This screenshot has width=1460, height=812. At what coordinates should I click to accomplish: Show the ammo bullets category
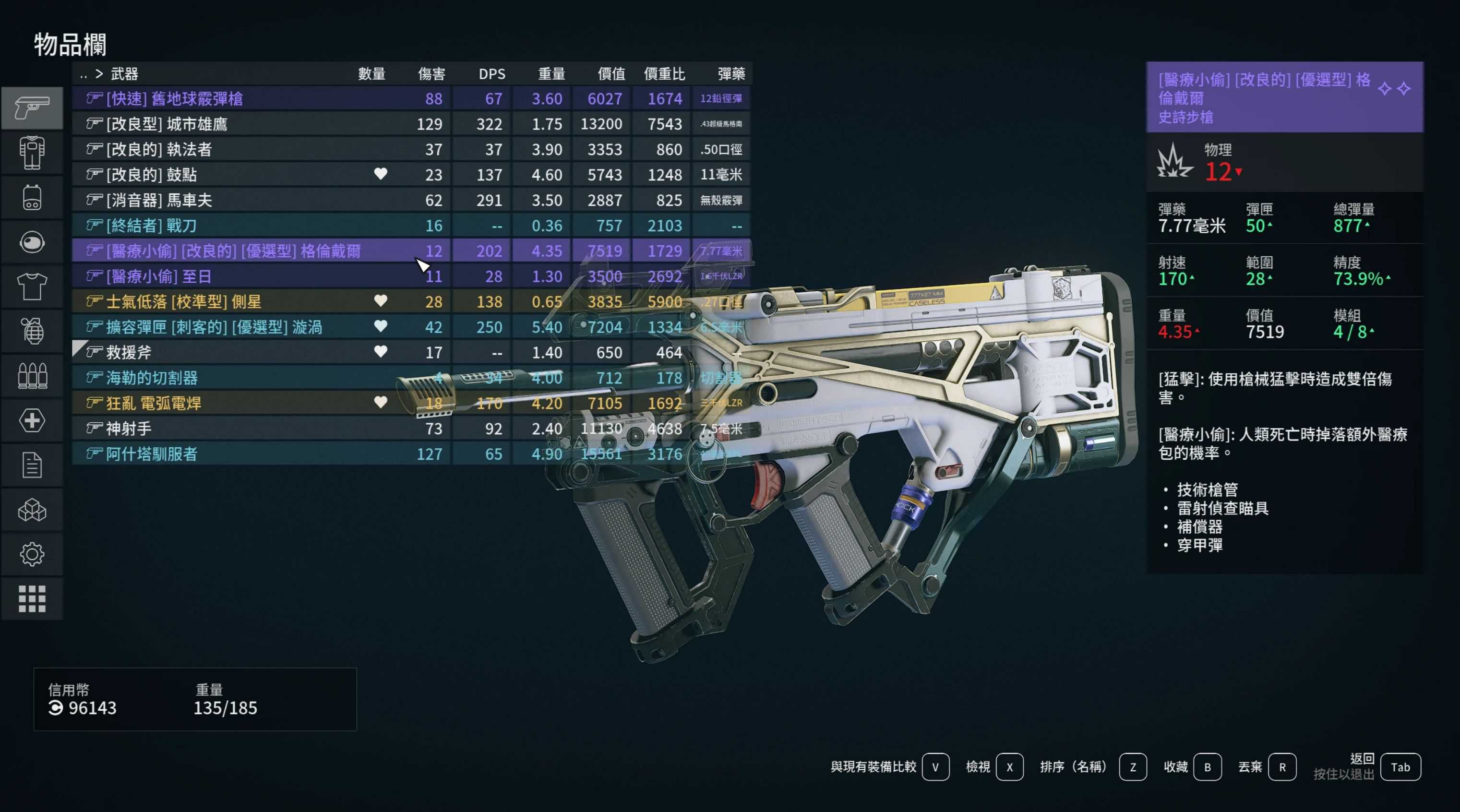[32, 376]
